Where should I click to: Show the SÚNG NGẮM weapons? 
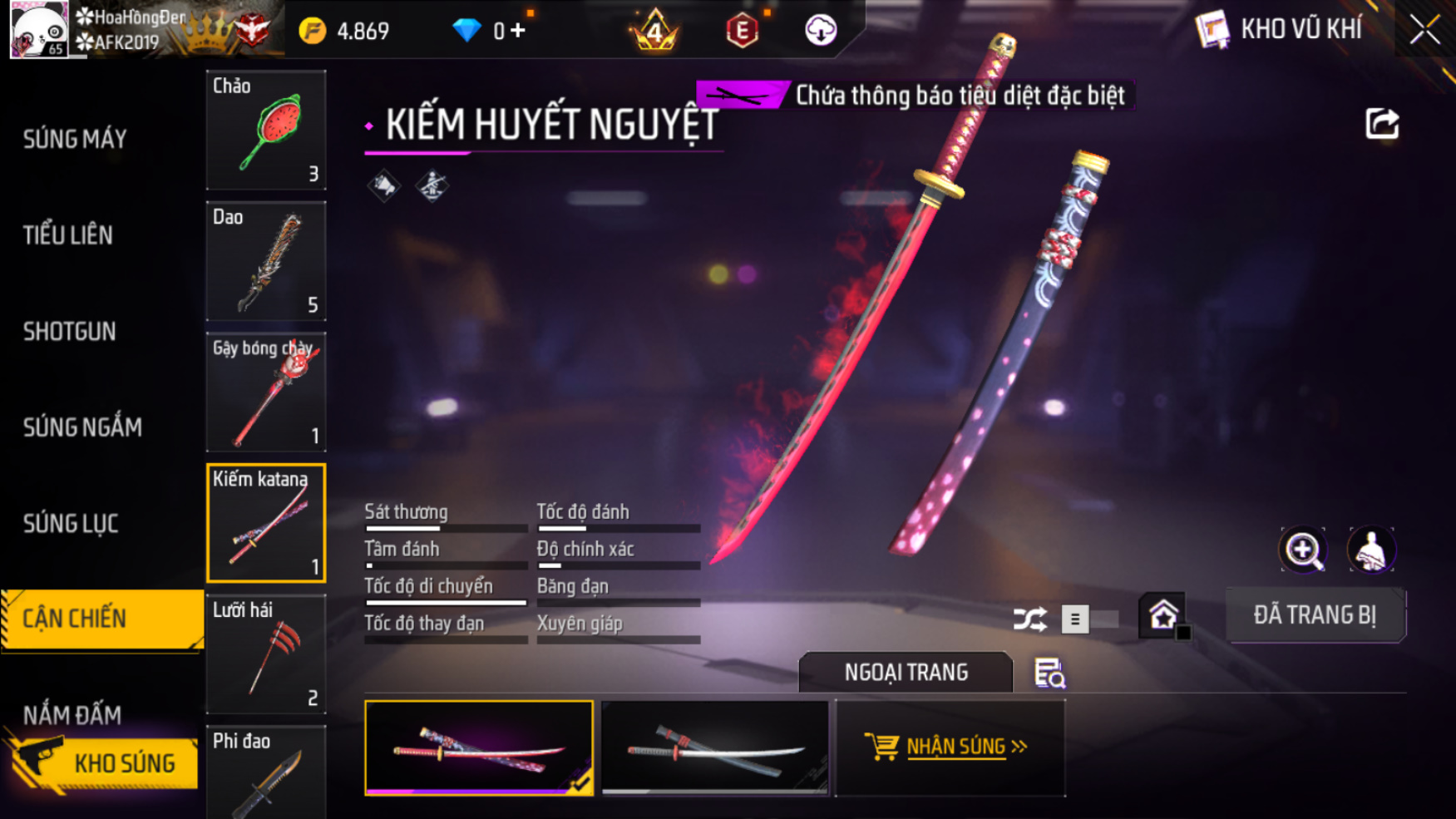(x=82, y=427)
